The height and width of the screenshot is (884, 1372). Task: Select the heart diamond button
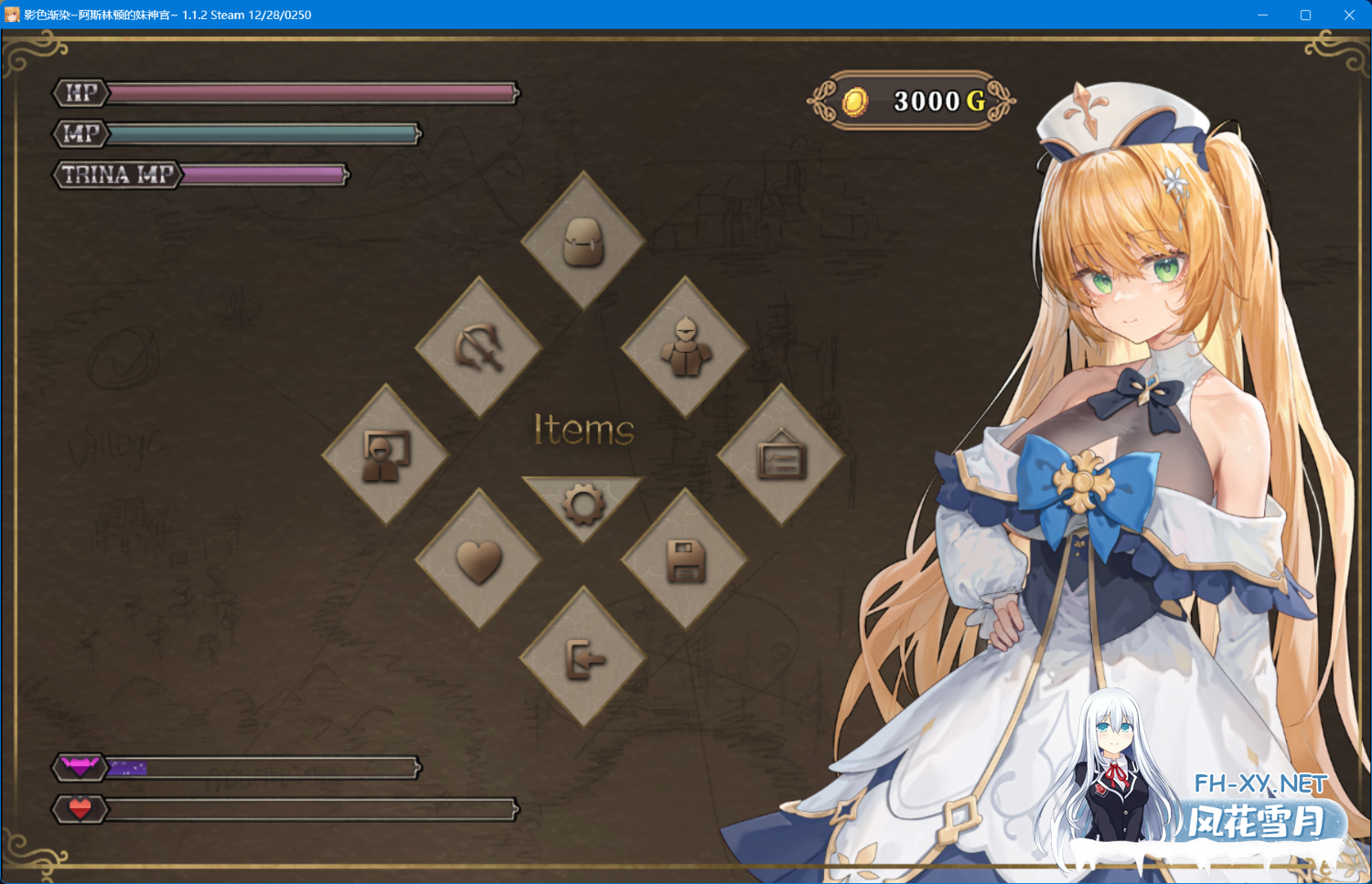479,559
